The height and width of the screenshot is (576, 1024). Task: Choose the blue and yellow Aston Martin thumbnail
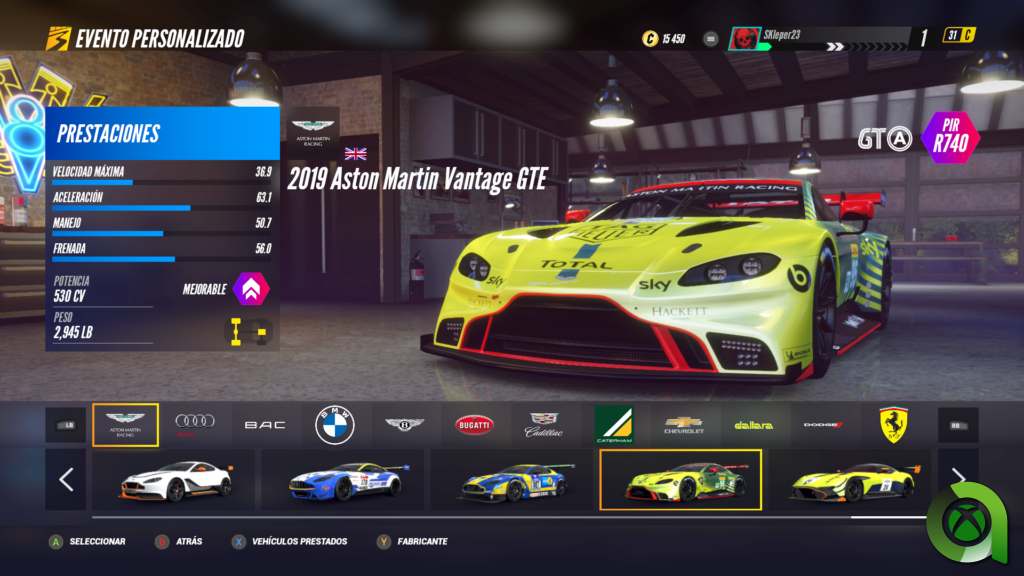513,480
